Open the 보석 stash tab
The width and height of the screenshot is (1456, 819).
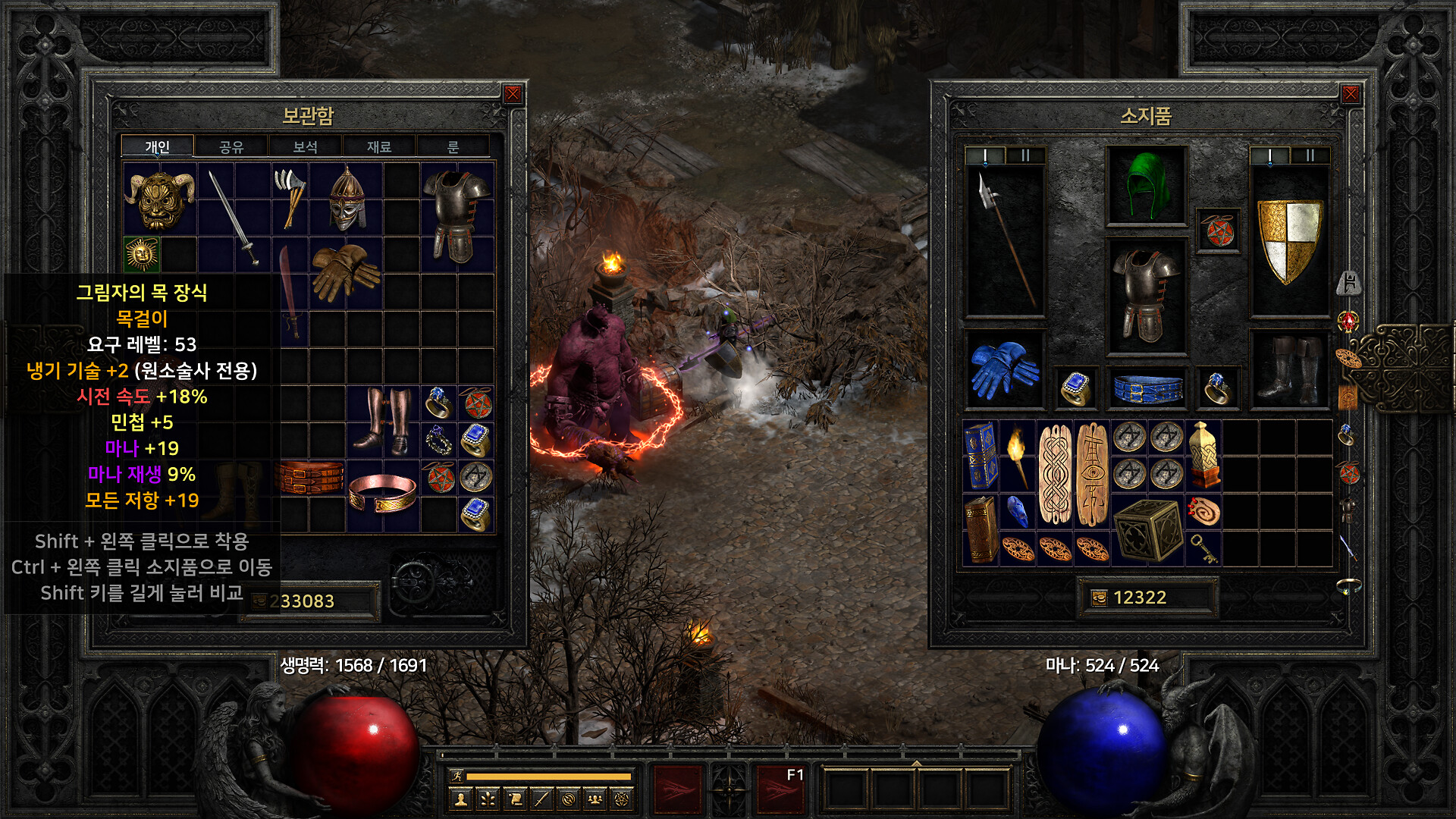(x=305, y=146)
